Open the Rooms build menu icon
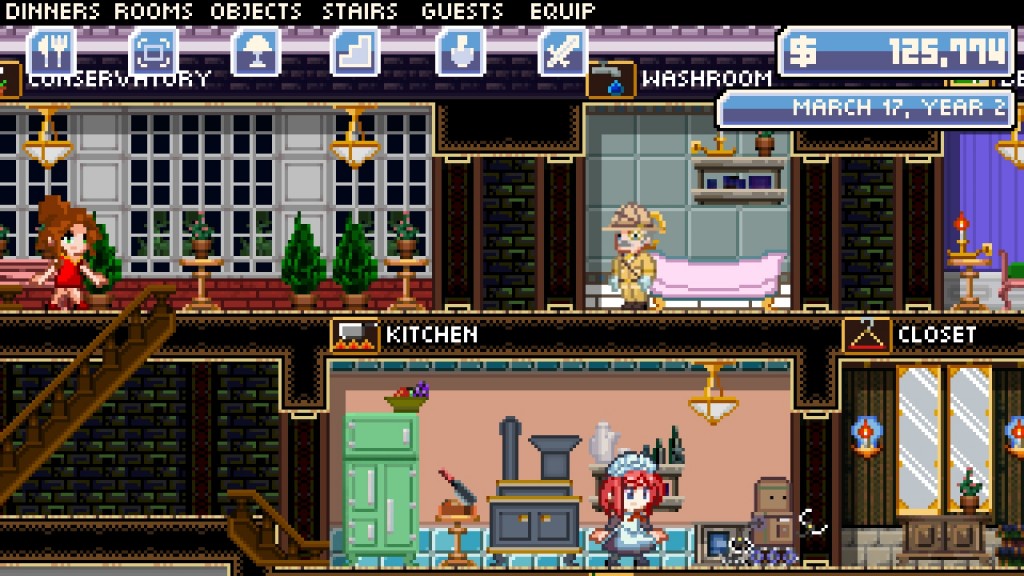The height and width of the screenshot is (576, 1024). [x=154, y=52]
